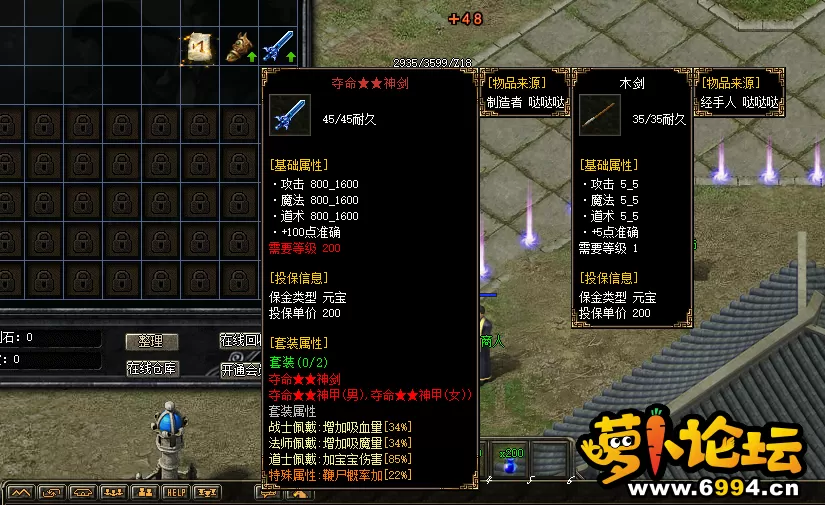The image size is (825, 505).
Task: Select the glowing rune scroll item
Action: (197, 47)
